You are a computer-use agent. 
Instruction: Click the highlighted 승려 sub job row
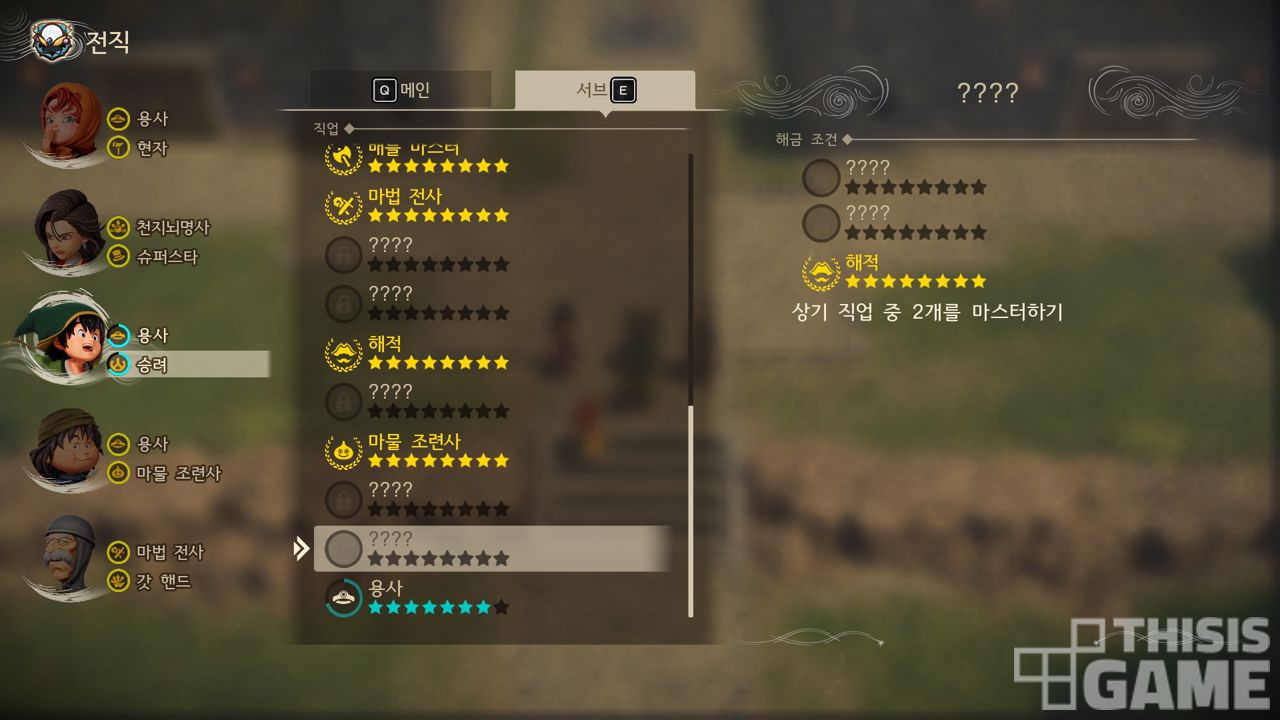click(186, 365)
